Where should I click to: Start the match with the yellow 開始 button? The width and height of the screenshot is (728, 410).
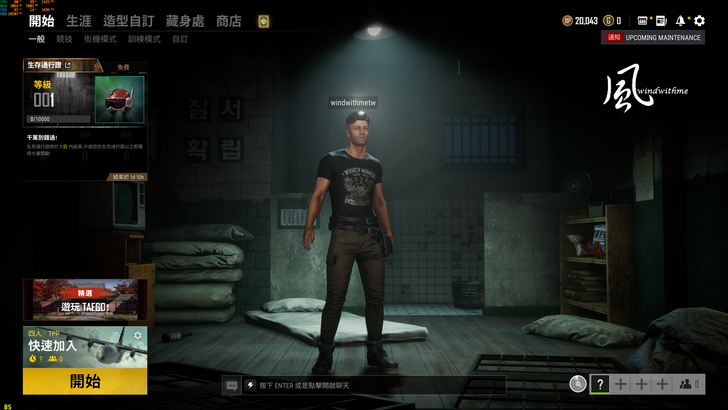click(x=85, y=381)
